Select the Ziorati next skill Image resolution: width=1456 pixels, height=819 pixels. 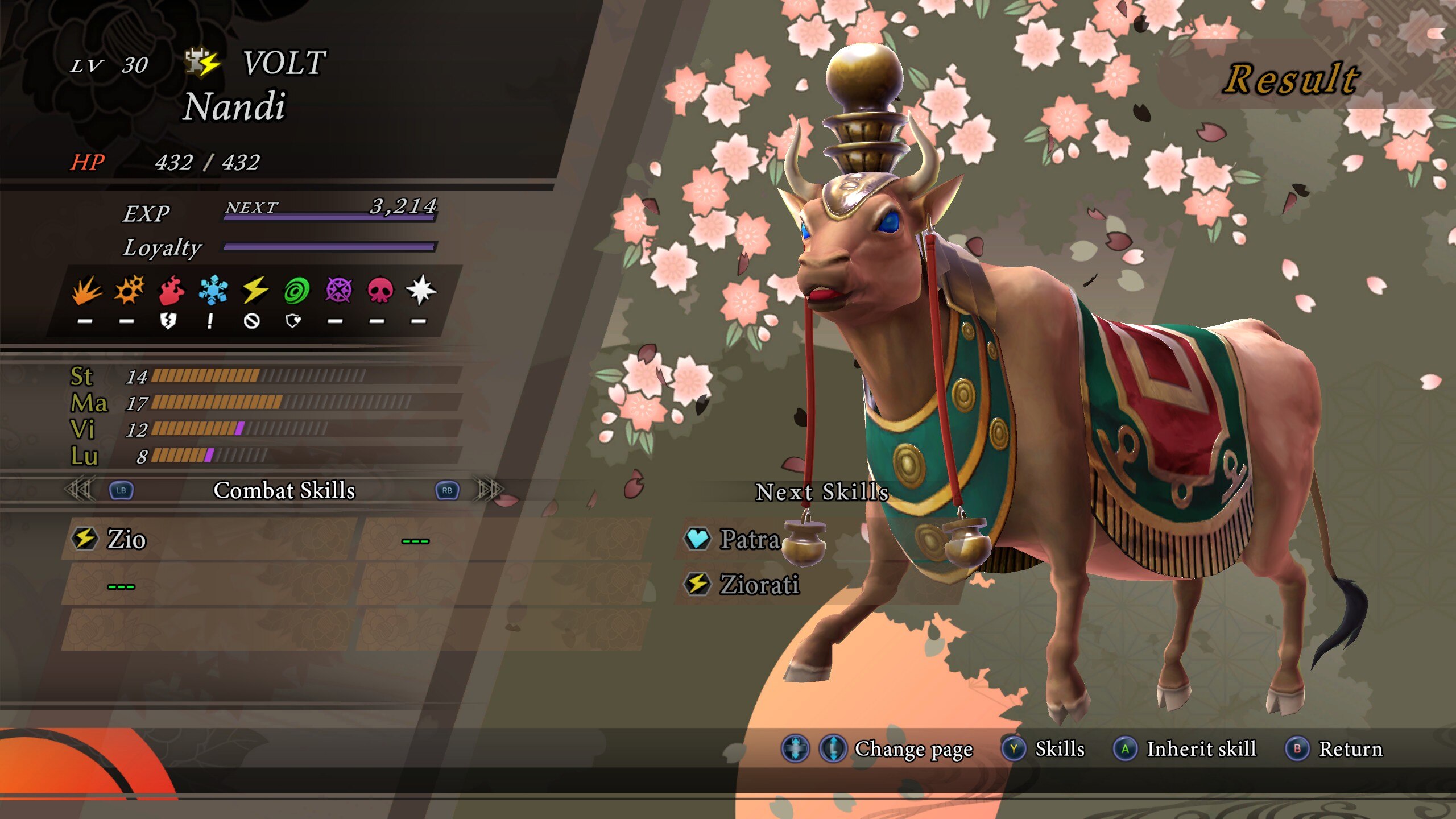[759, 585]
